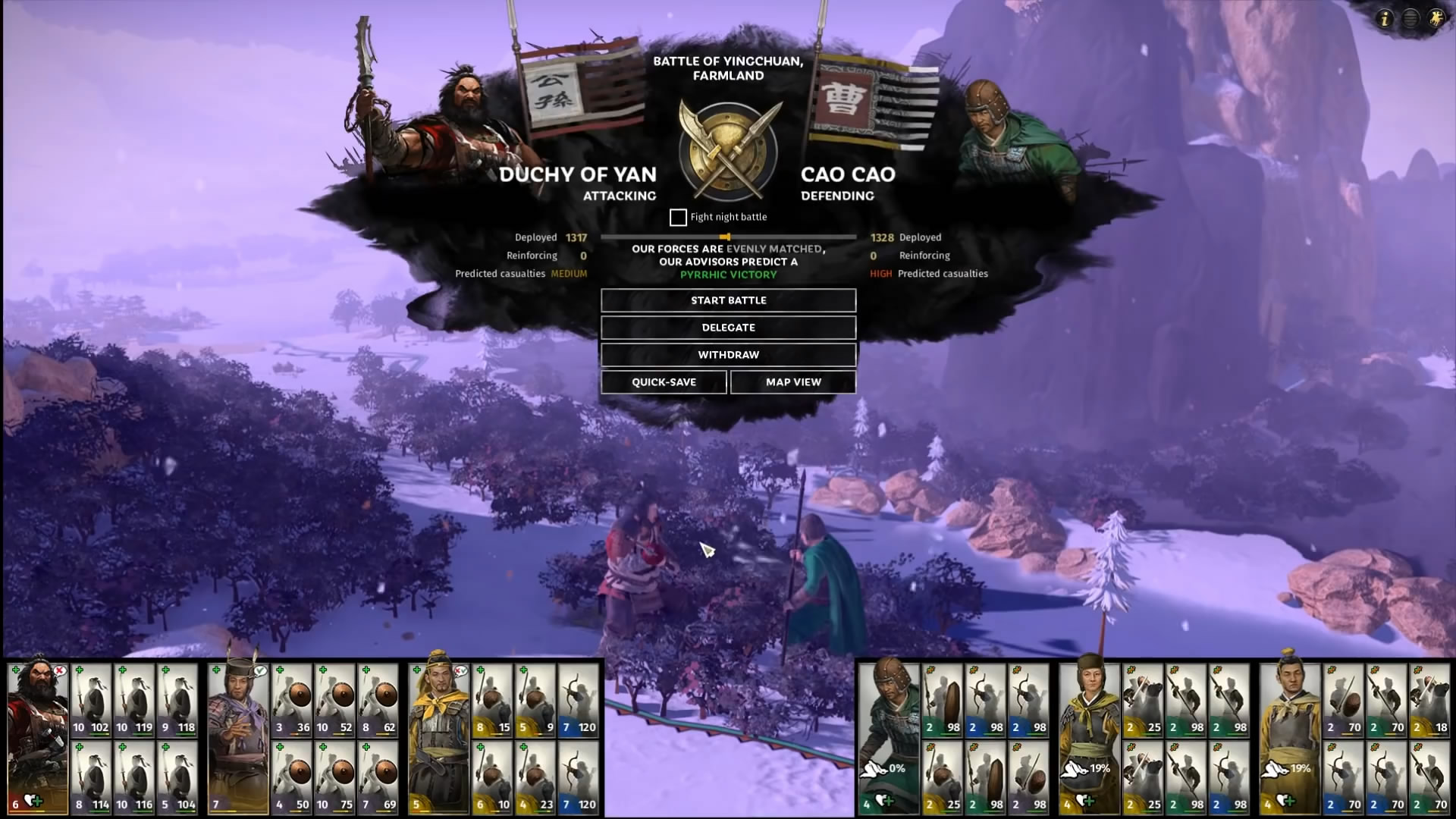Select the shield unit card with 75 men
The width and height of the screenshot is (1456, 819).
(335, 777)
